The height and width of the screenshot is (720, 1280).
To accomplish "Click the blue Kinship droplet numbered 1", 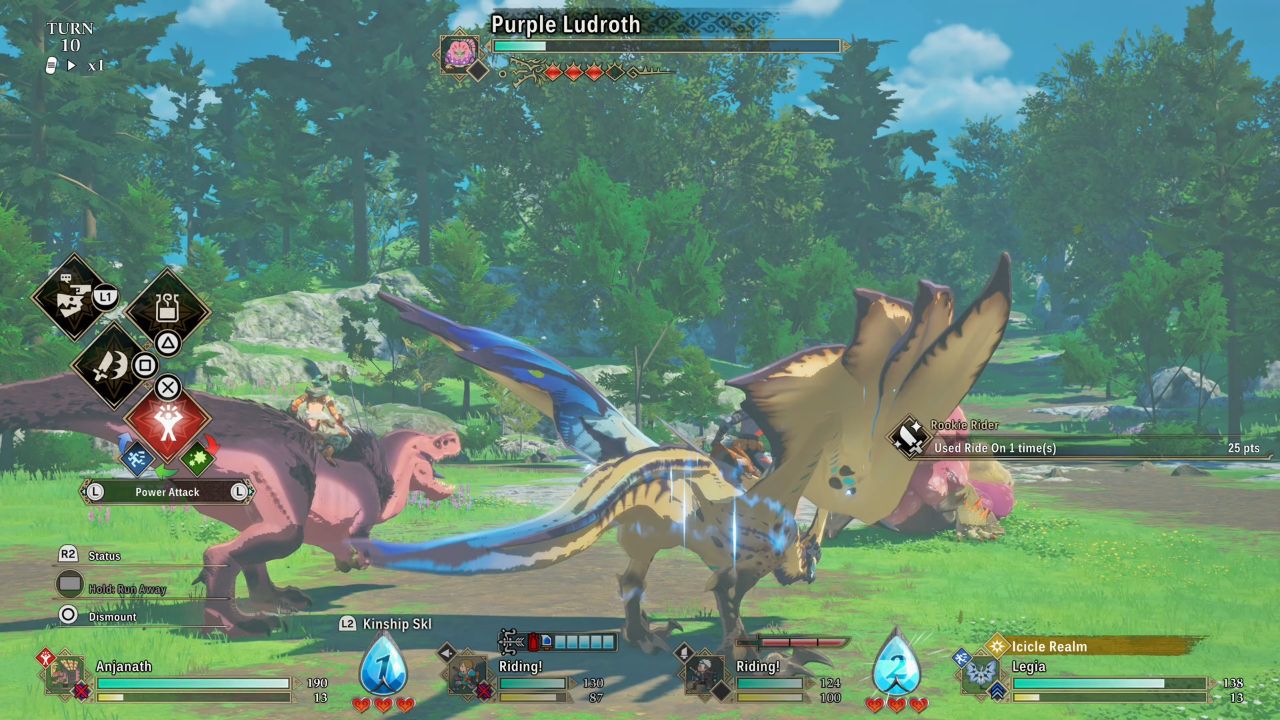I will [385, 665].
